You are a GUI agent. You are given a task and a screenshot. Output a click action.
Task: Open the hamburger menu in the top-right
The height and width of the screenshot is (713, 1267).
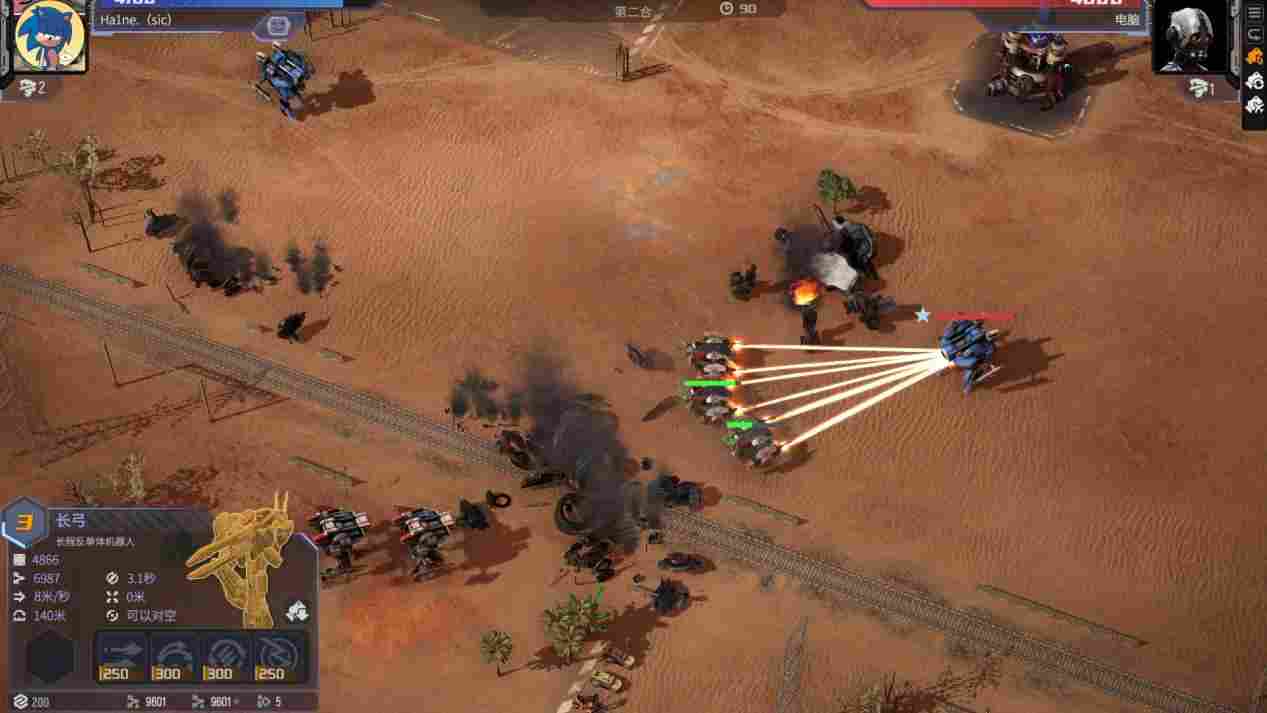(1255, 13)
